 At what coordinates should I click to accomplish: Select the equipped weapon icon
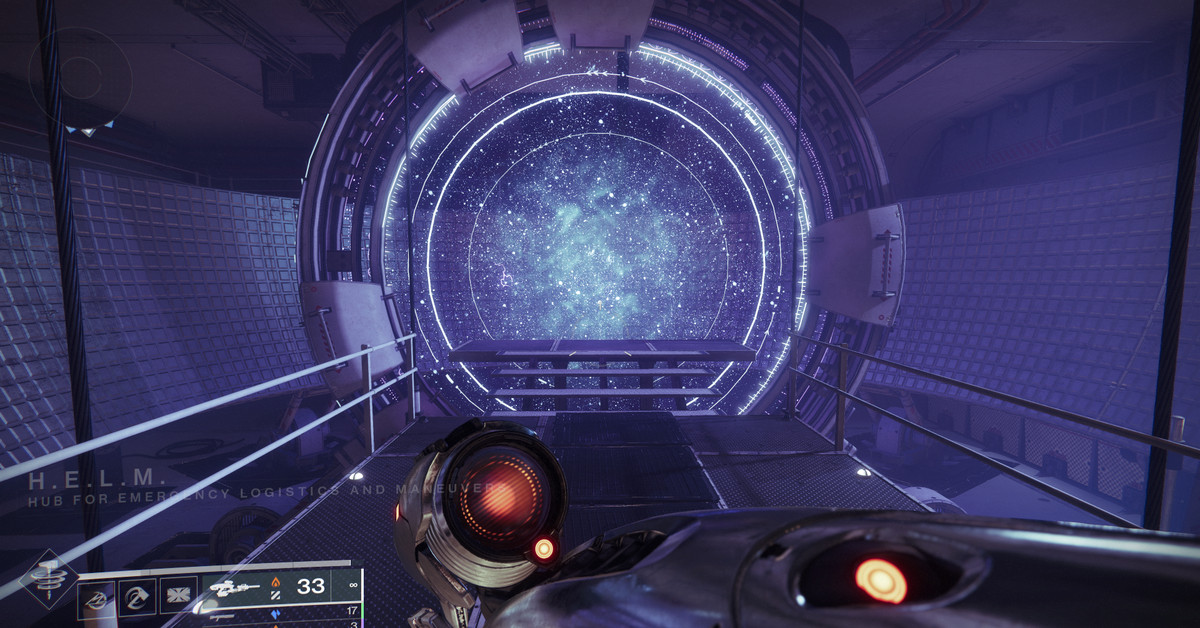[x=232, y=588]
